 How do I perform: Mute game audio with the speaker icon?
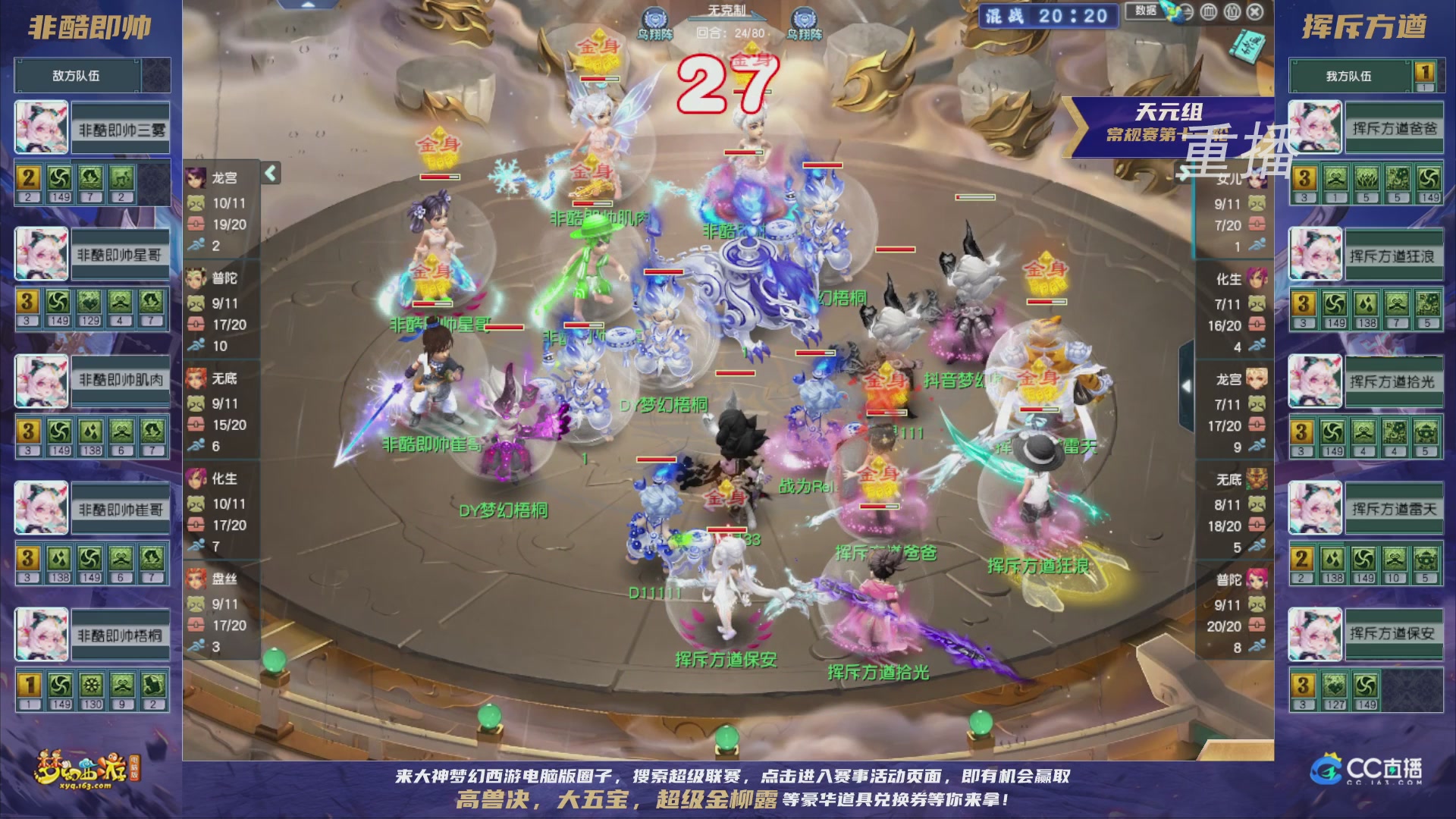[x=1188, y=12]
